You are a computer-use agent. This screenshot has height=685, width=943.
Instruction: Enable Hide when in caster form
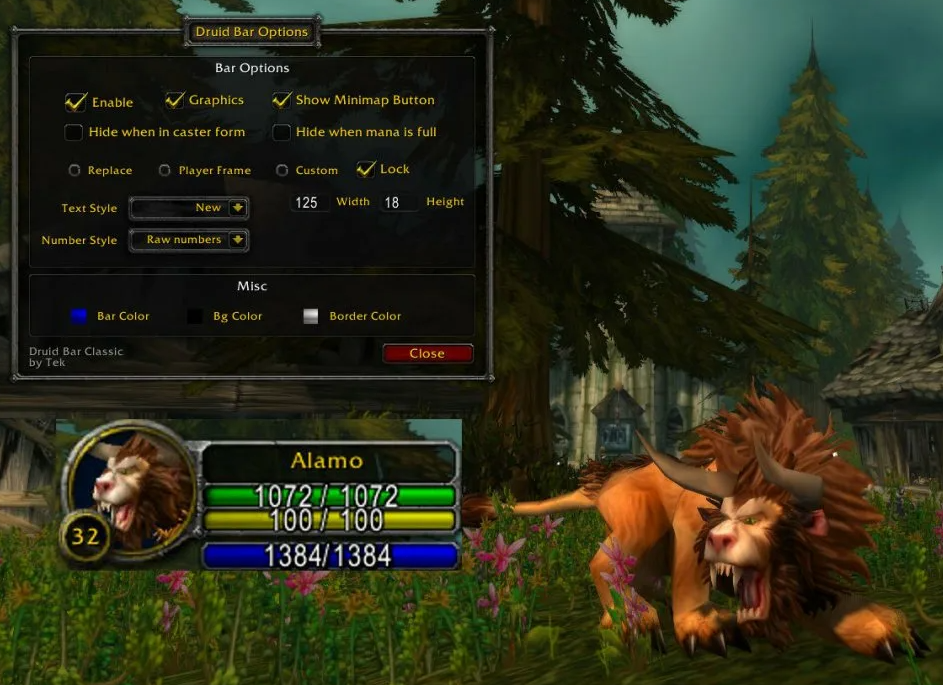74,132
